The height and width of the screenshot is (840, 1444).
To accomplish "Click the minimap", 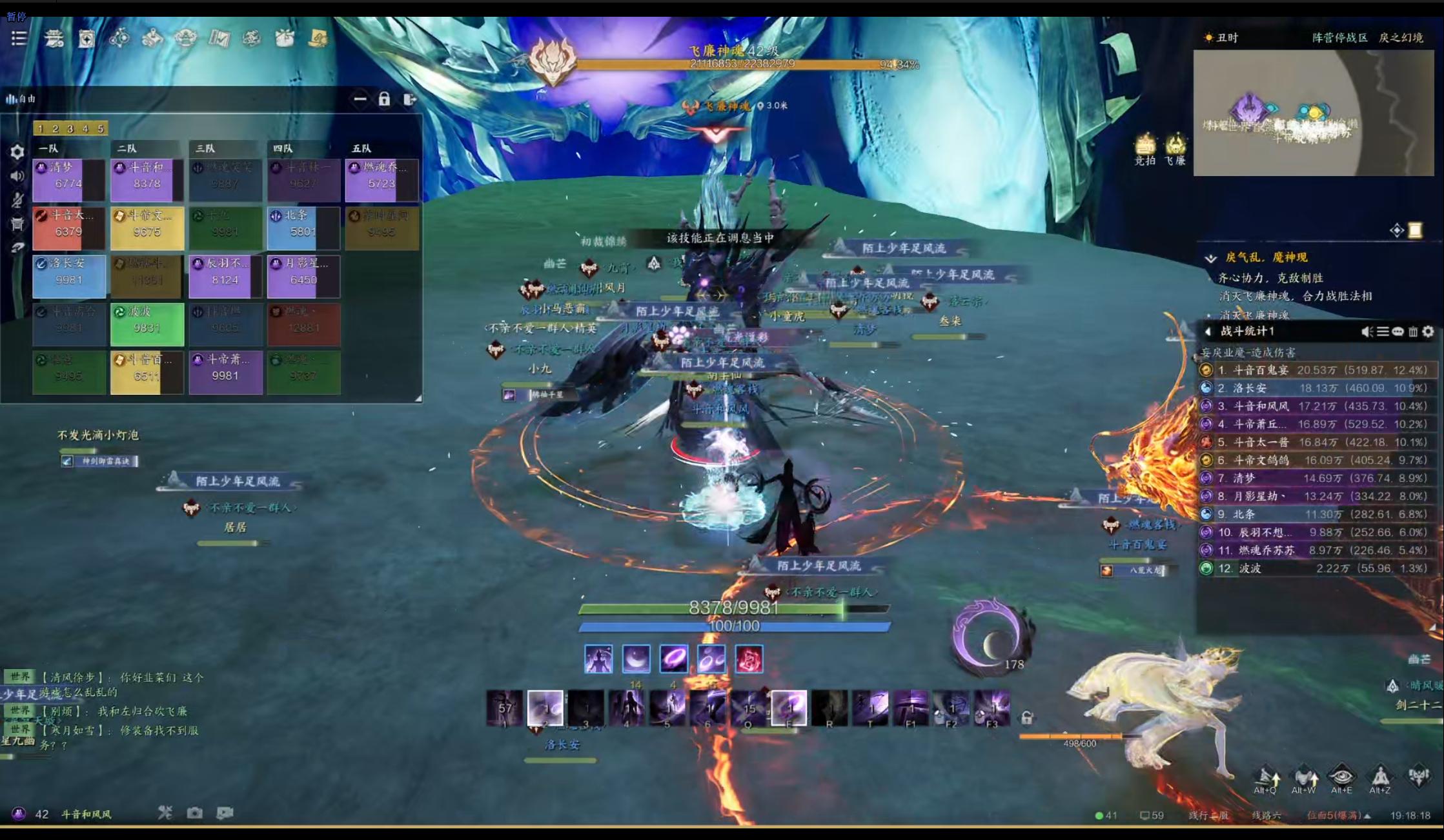I will (1312, 113).
